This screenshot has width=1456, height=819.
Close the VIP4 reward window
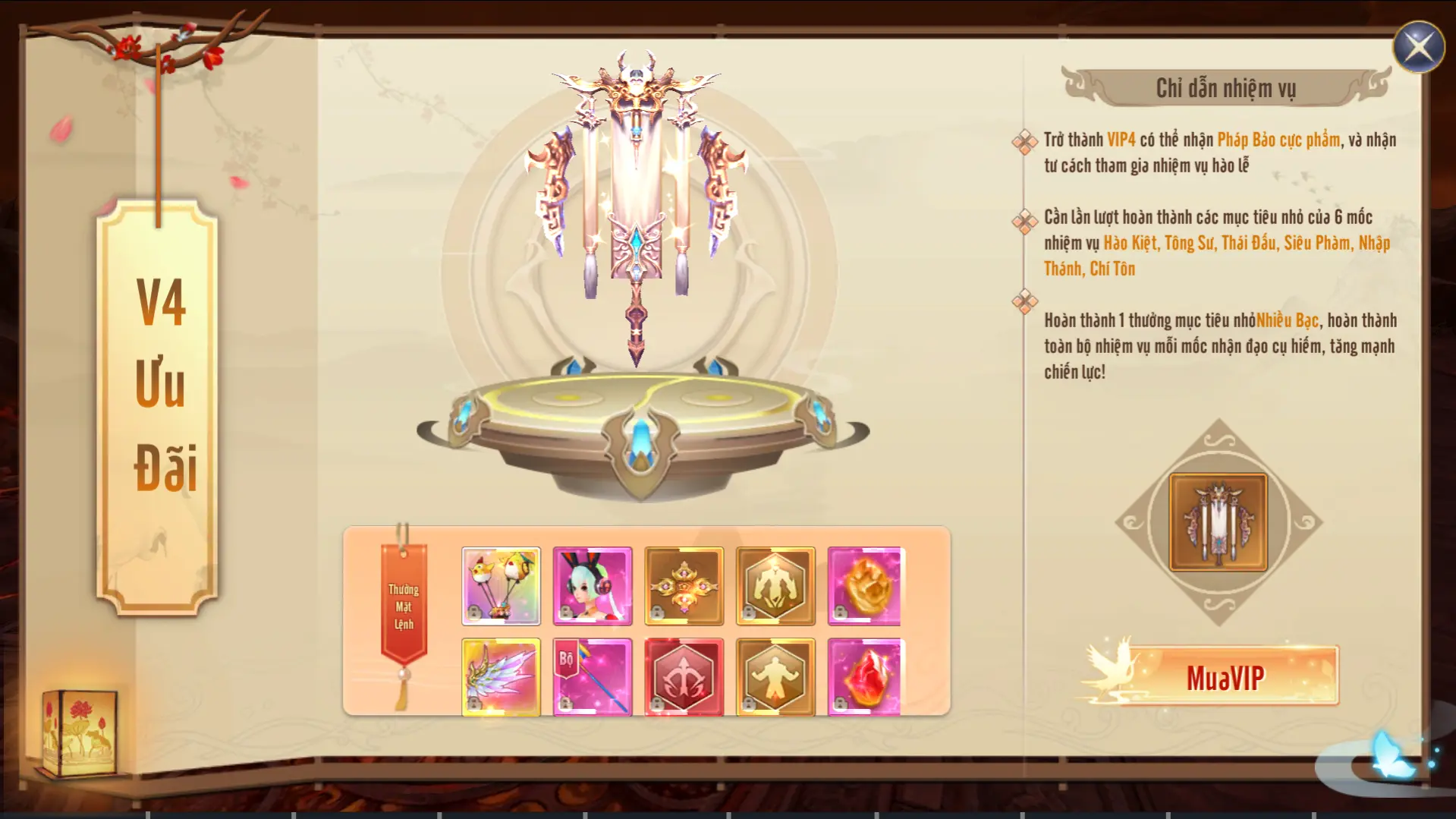coord(1418,47)
